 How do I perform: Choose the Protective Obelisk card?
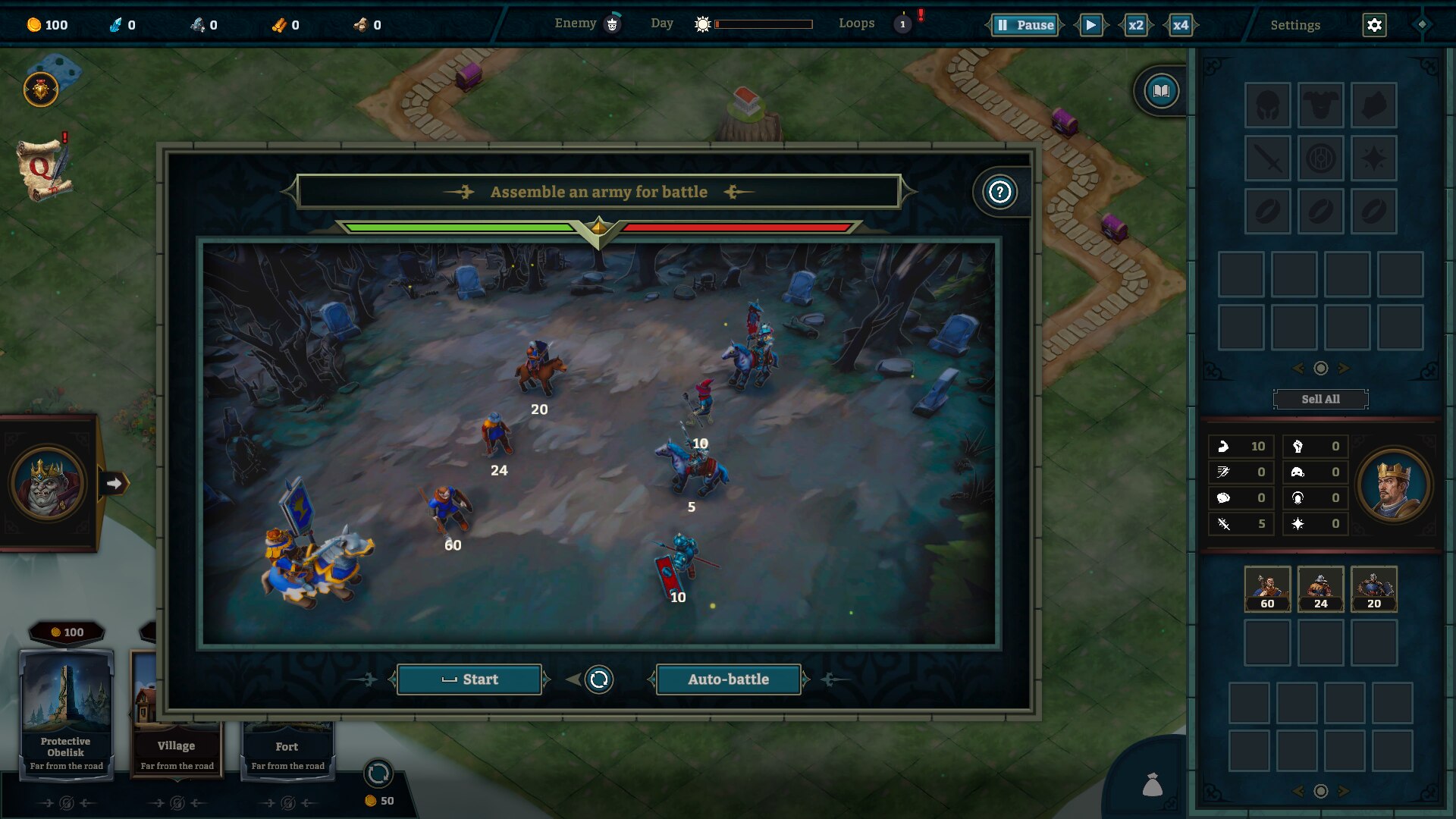click(x=66, y=713)
